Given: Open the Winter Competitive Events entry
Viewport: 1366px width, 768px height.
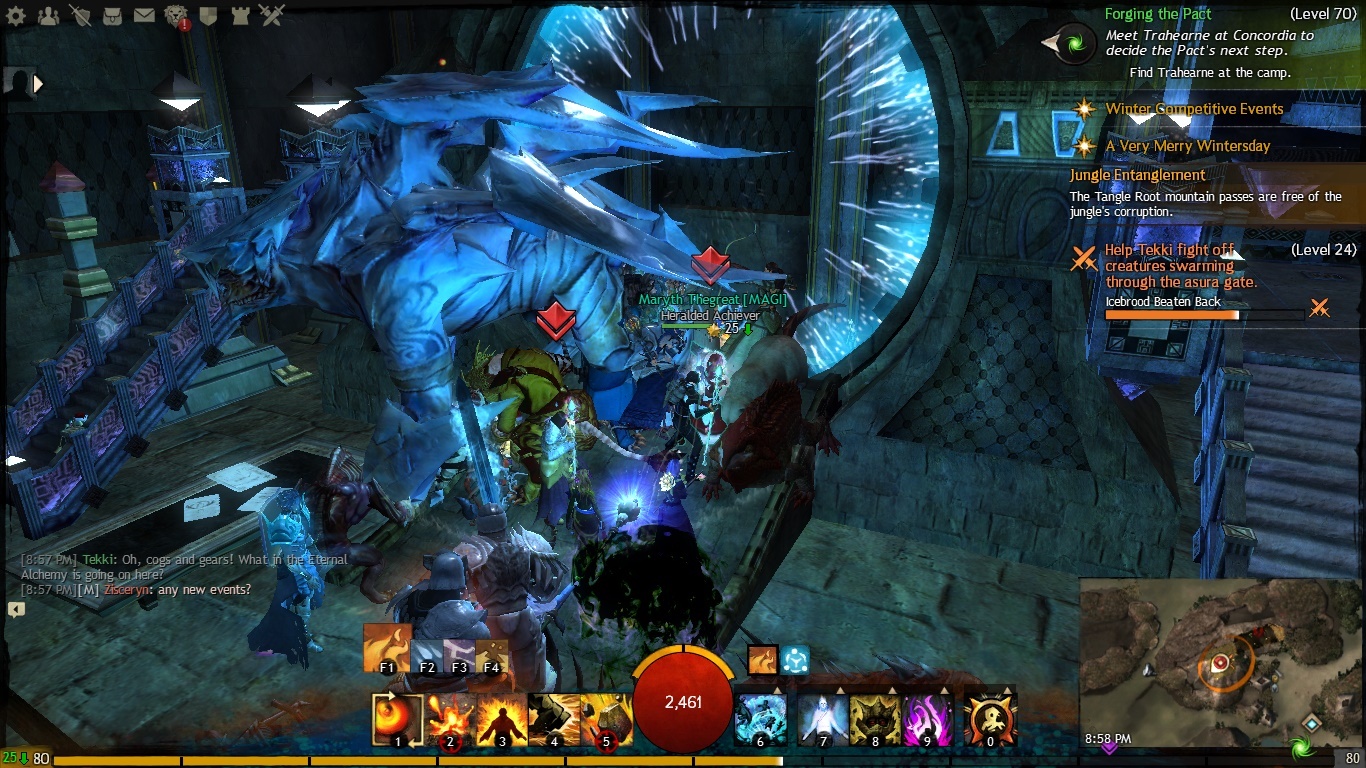Looking at the screenshot, I should [x=1194, y=109].
